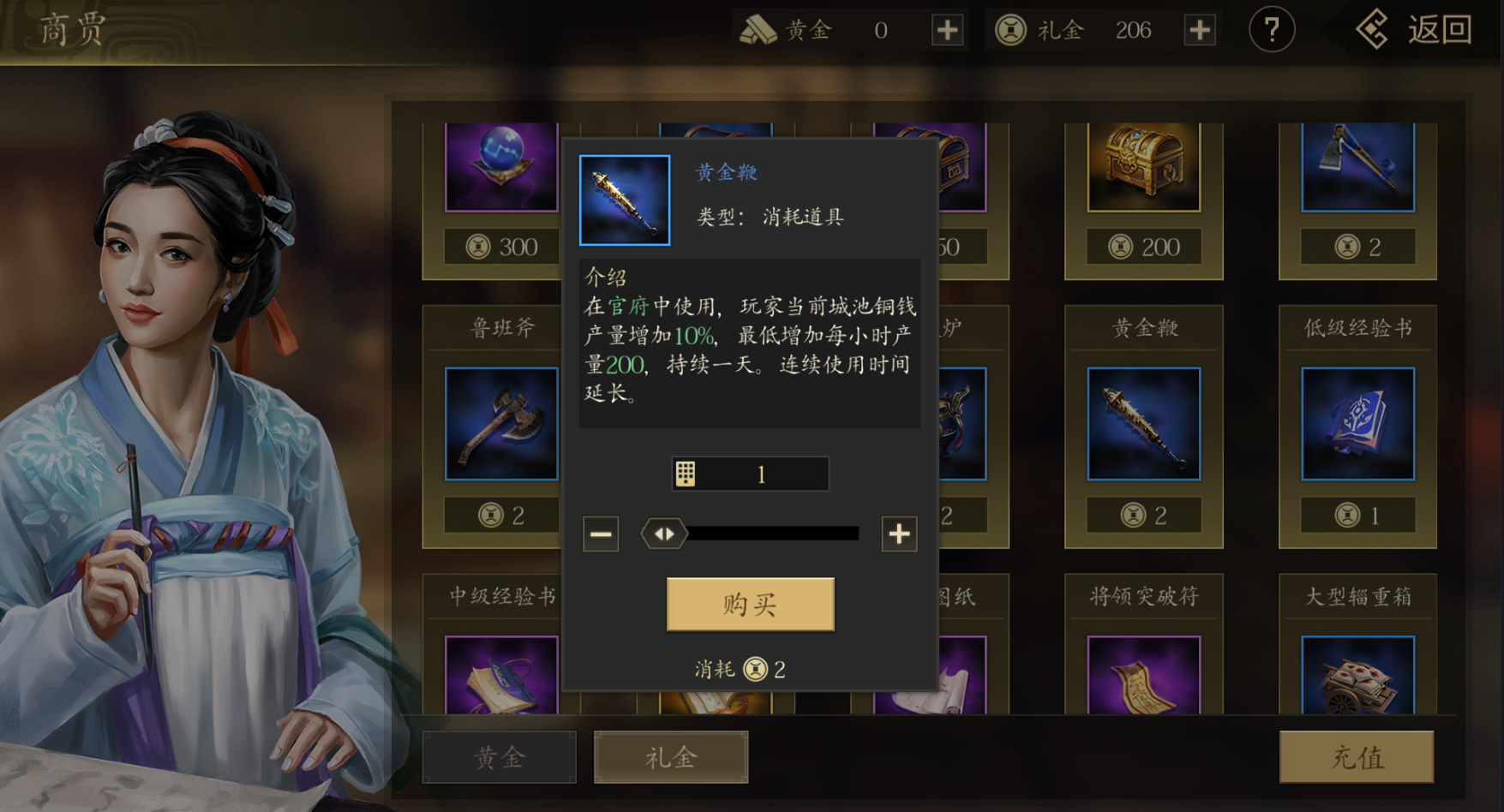Choose the golden treasure chest priced 200
1504x812 pixels.
point(1143,167)
